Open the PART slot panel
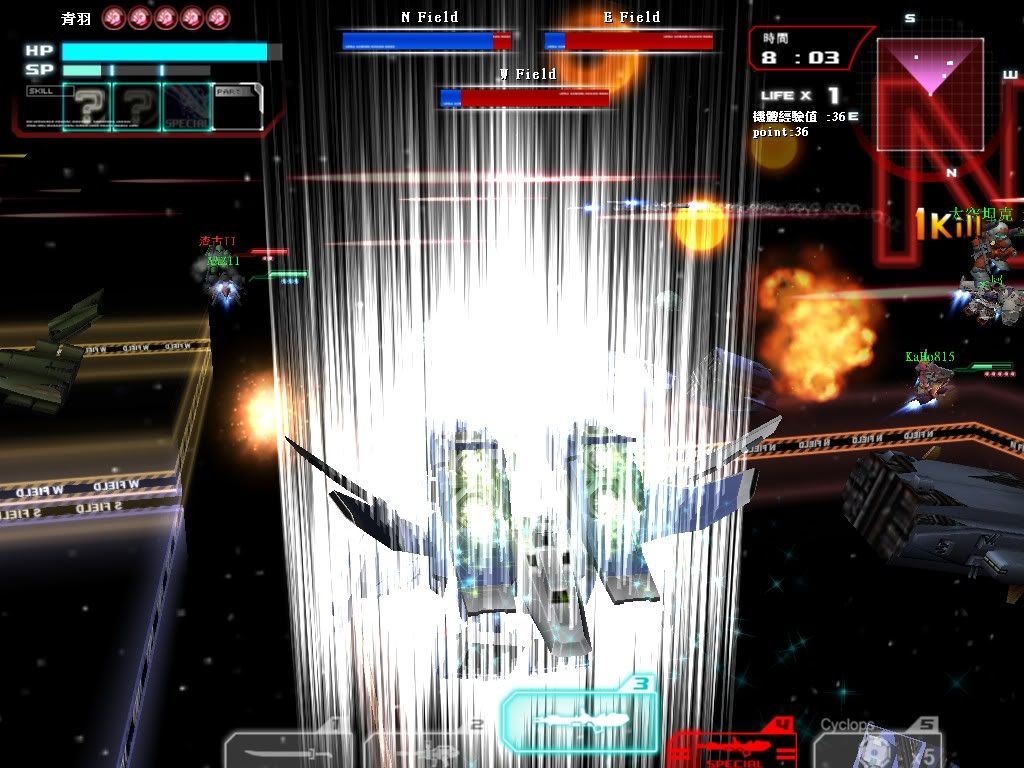 pos(238,107)
